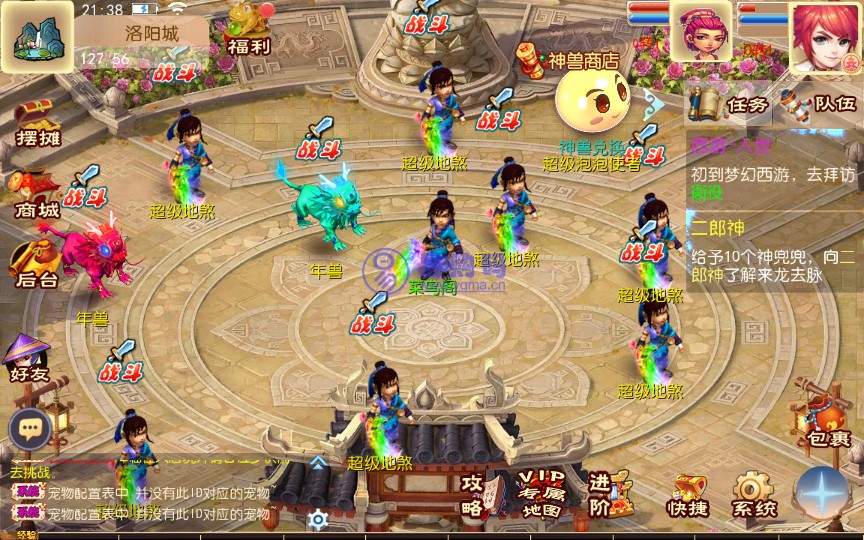Open the 后台 panel
The image size is (864, 540).
coord(33,265)
